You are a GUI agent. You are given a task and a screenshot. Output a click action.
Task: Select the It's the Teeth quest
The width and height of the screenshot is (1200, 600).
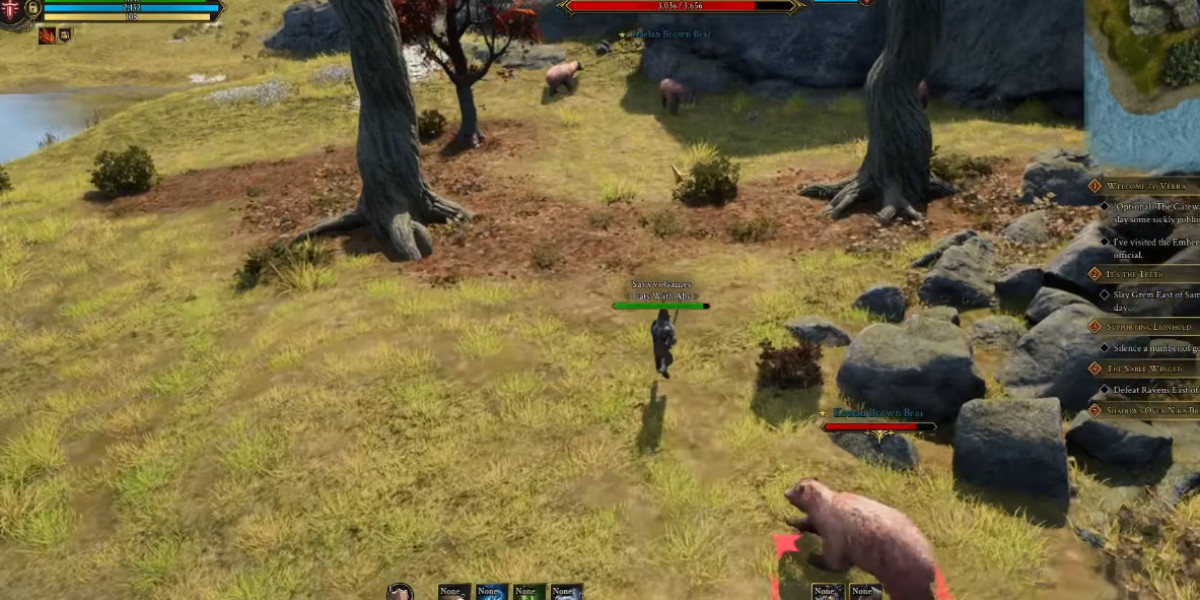(x=1135, y=273)
